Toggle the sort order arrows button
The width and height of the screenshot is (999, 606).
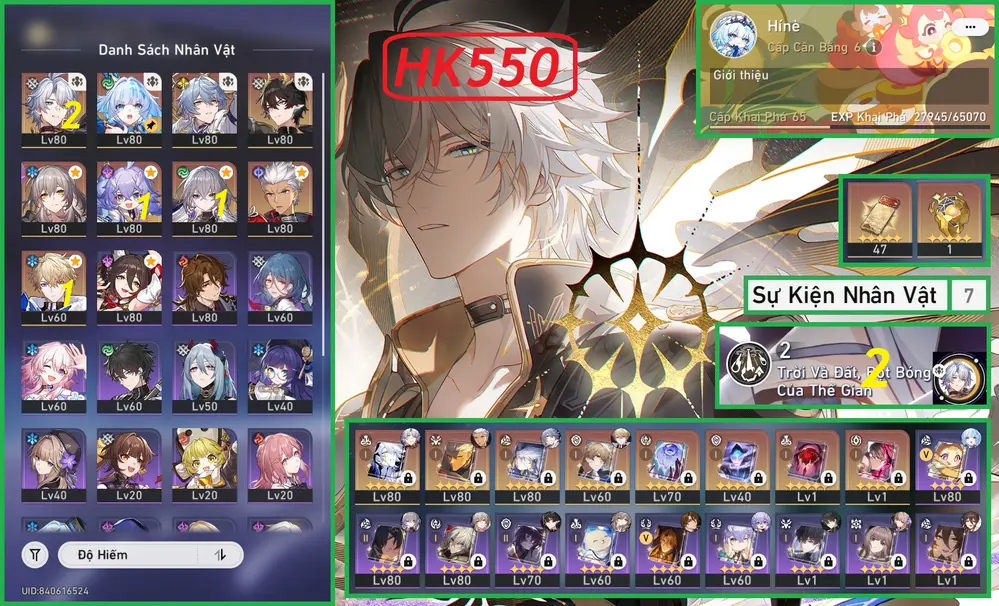coord(220,554)
